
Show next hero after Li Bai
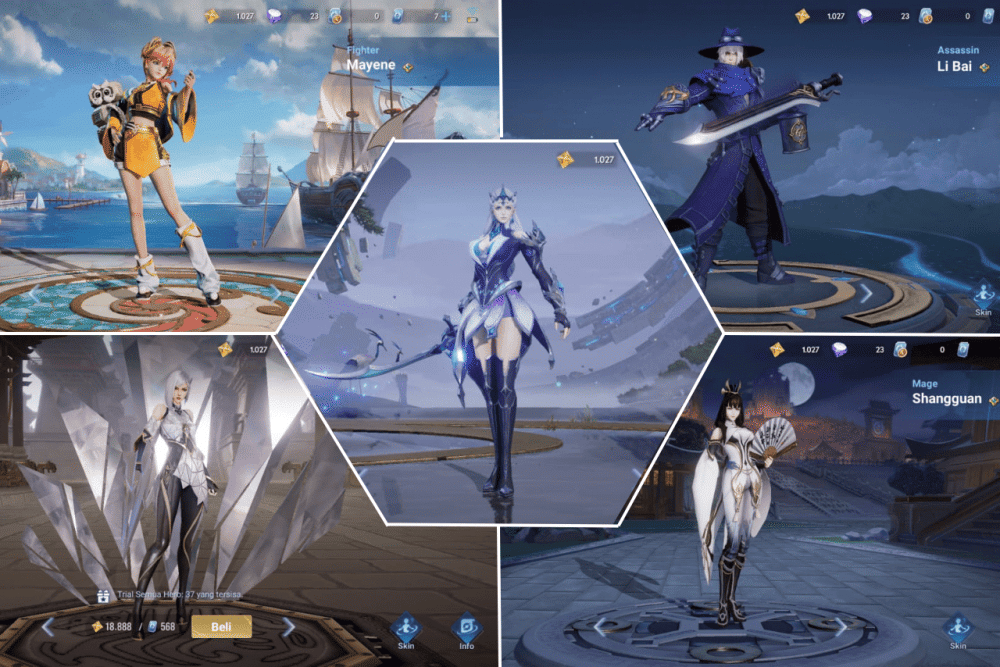[866, 292]
